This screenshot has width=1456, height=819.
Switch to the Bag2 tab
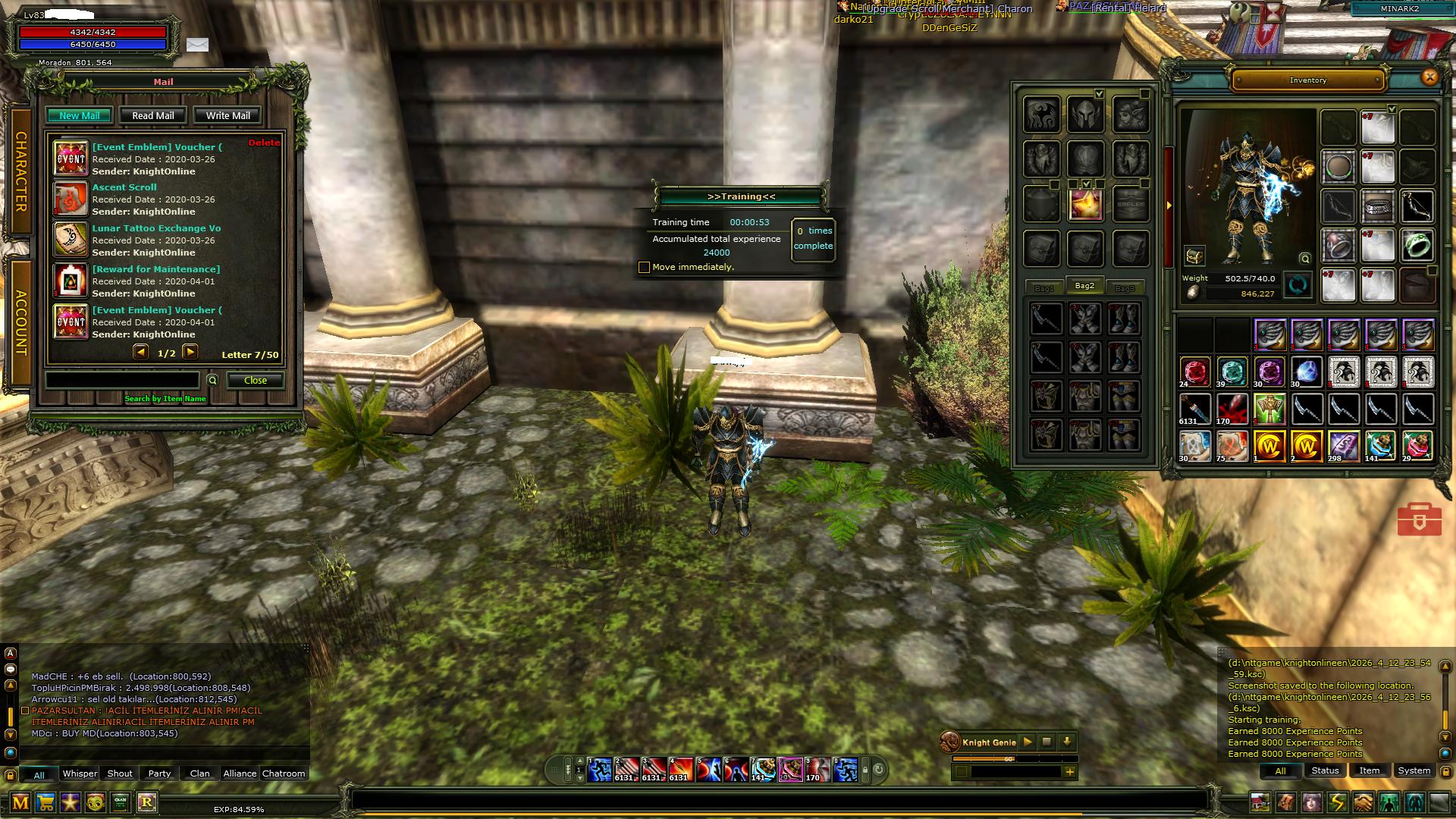(x=1084, y=286)
